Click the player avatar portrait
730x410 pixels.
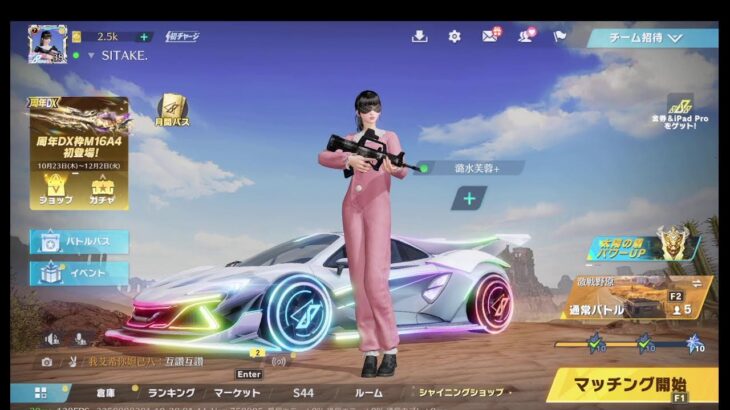tap(47, 44)
